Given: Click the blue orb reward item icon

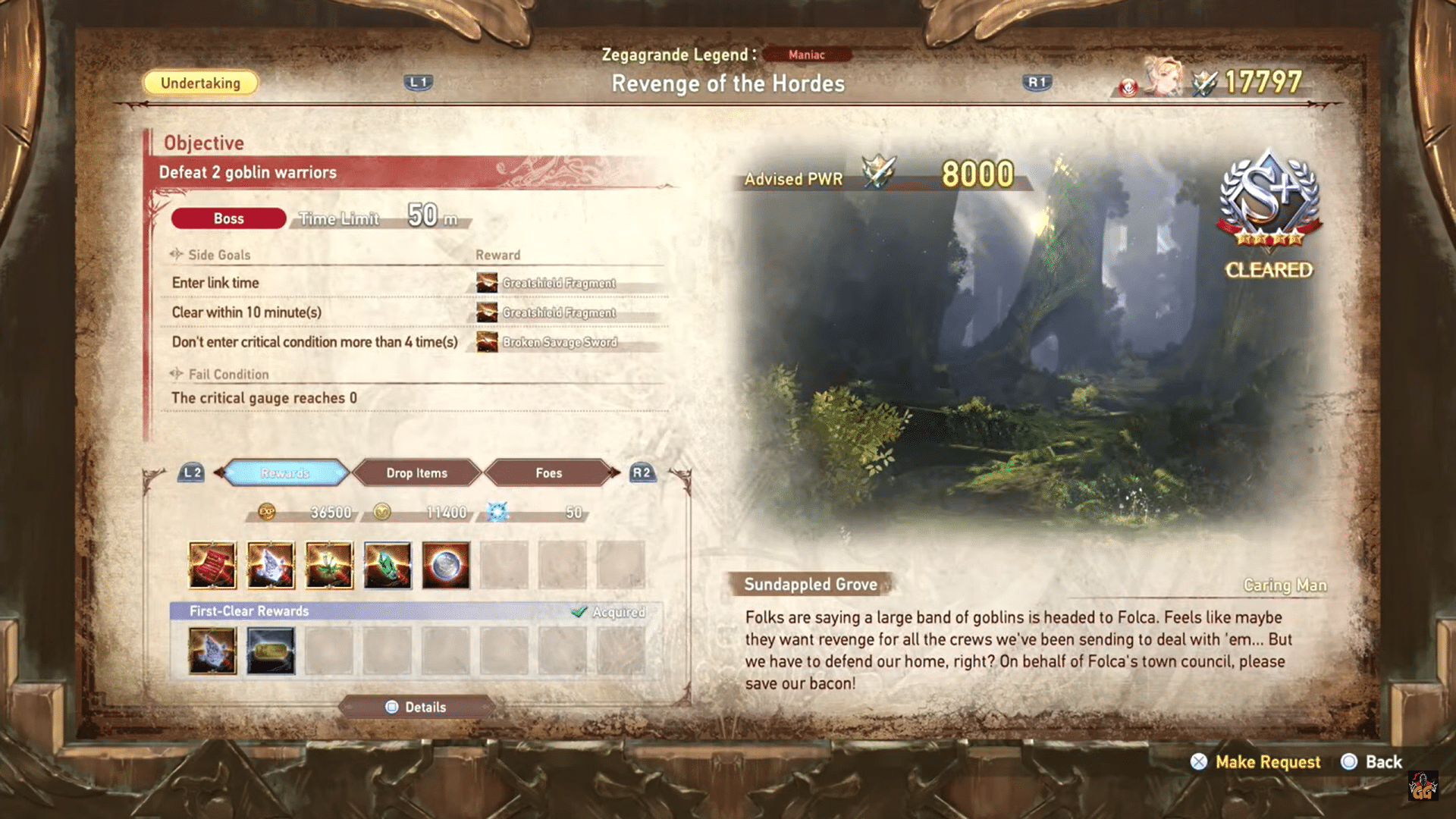Looking at the screenshot, I should 445,564.
